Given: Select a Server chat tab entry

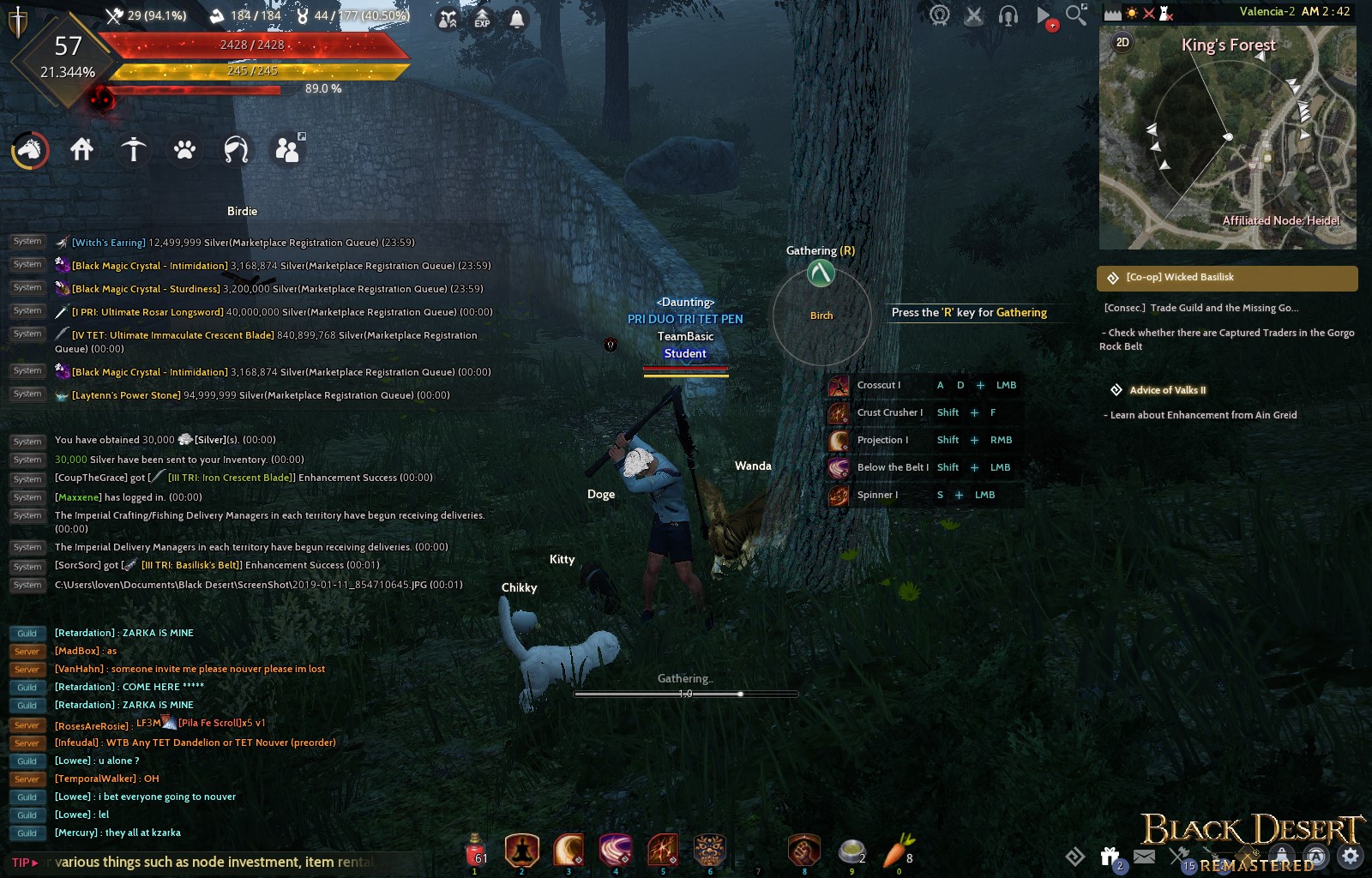Looking at the screenshot, I should [x=27, y=651].
